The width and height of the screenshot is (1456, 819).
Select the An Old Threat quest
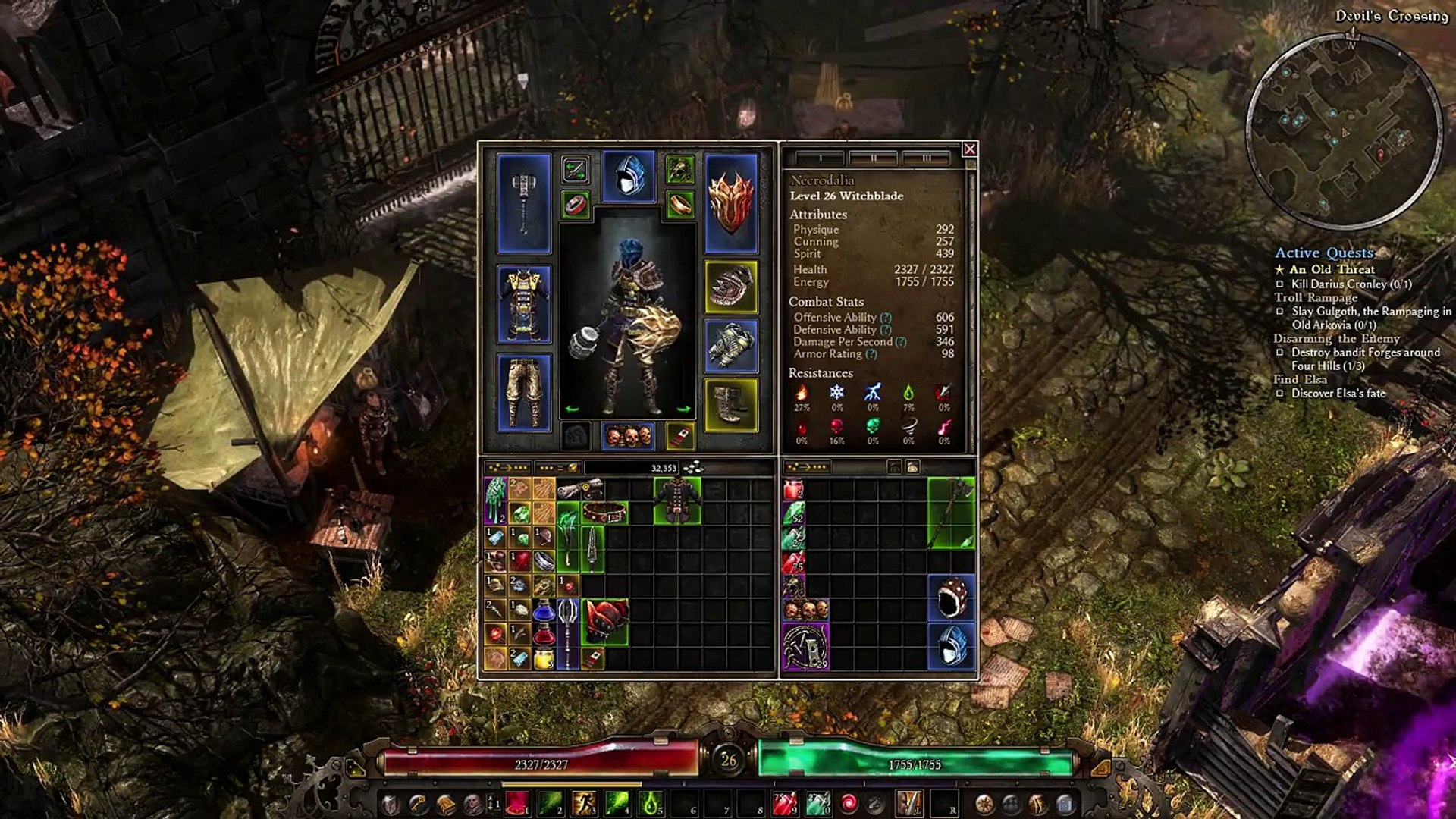click(x=1332, y=269)
